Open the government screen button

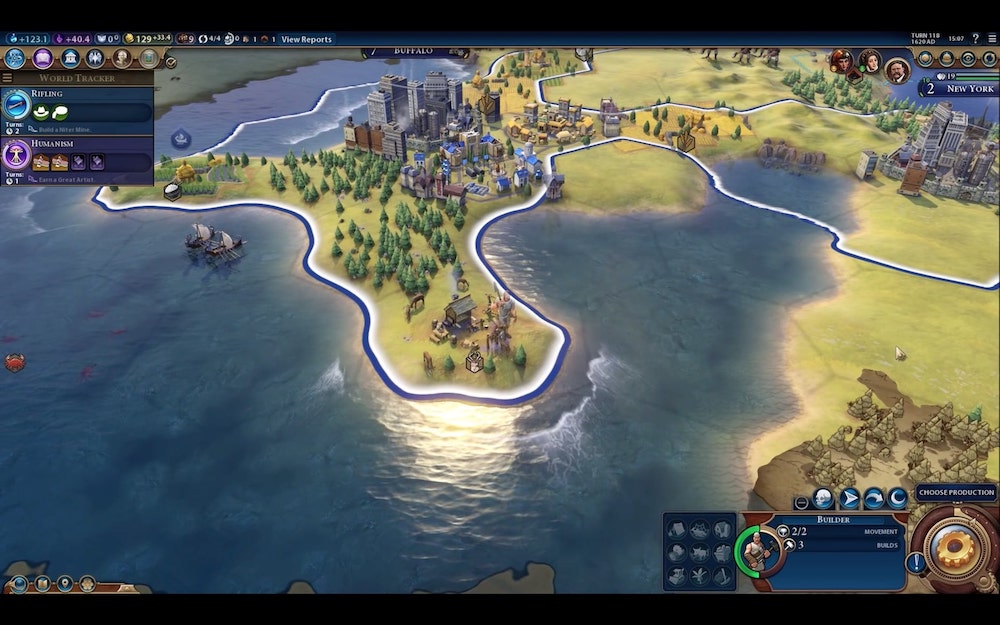[69, 58]
